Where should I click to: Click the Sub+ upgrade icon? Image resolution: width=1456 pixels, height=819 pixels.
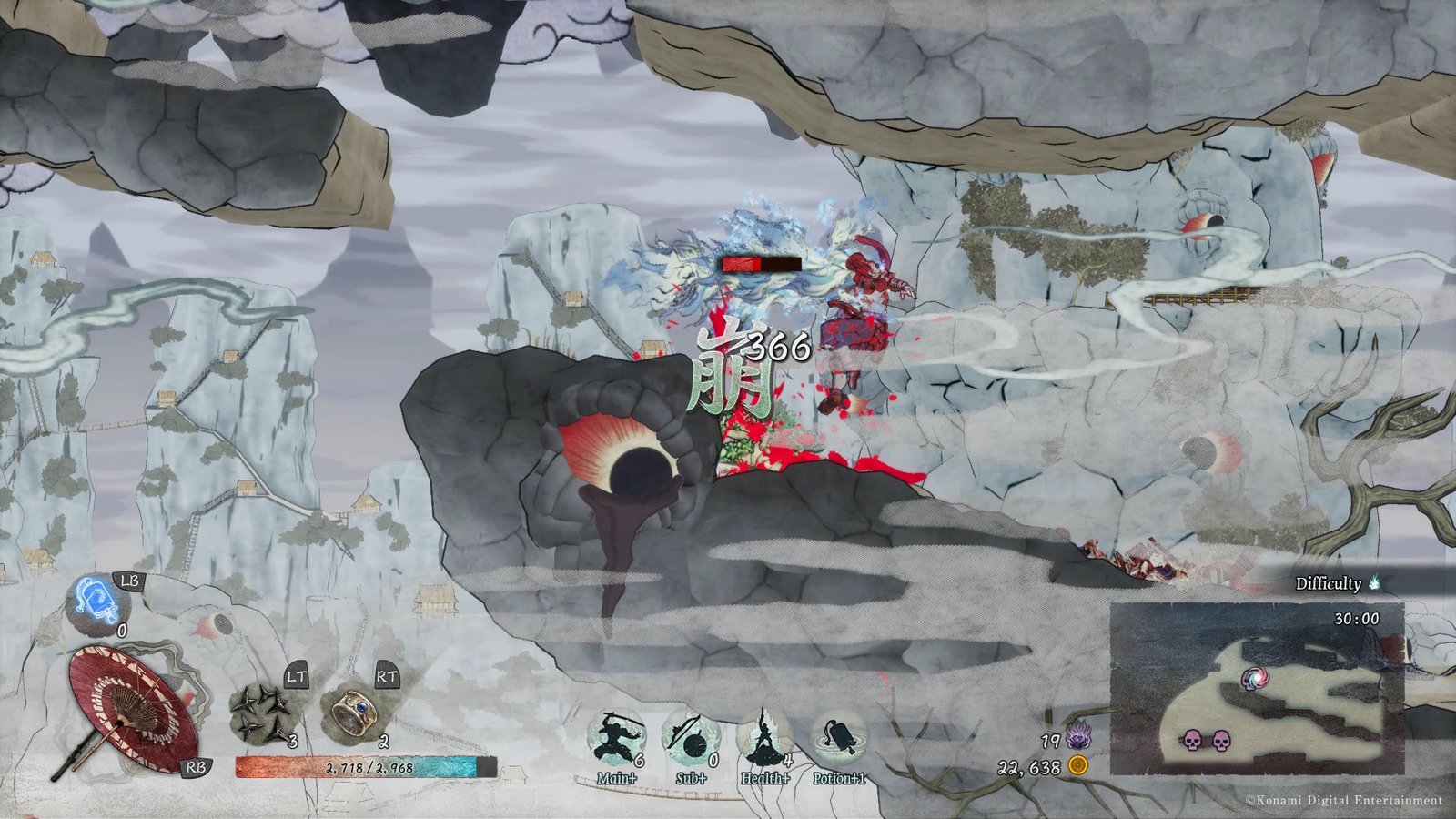click(691, 739)
